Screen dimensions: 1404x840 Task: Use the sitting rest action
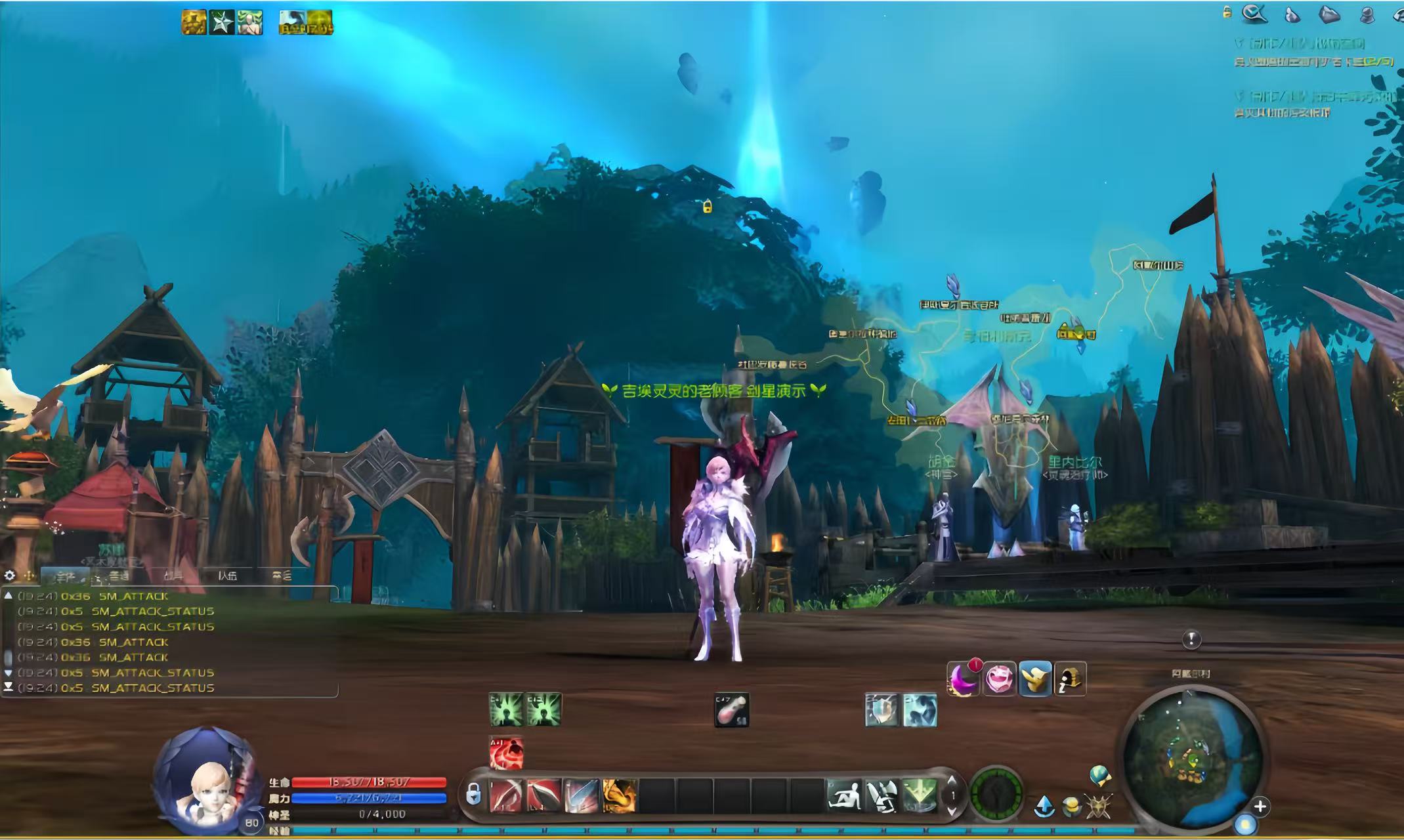[845, 795]
